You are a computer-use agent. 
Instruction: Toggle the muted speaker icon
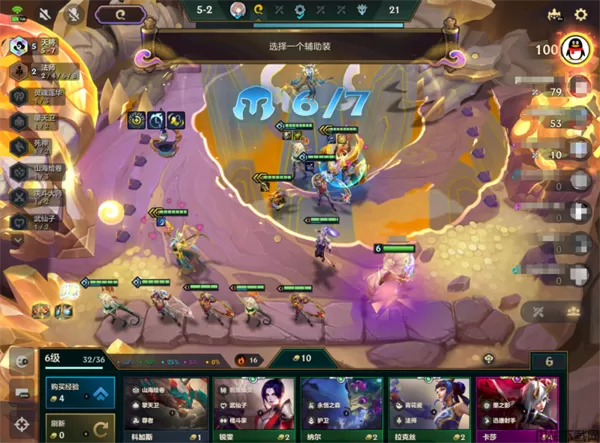click(x=46, y=15)
